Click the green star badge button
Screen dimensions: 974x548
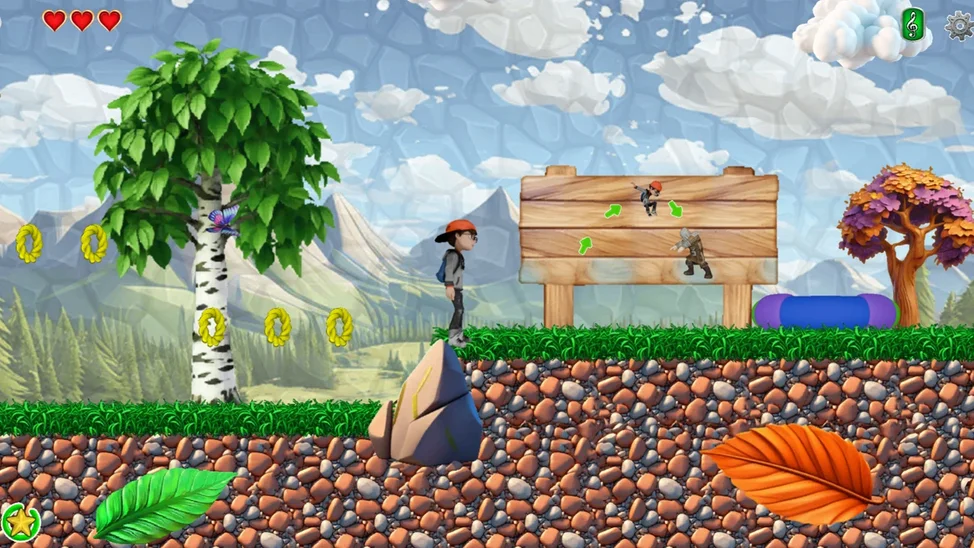20,521
